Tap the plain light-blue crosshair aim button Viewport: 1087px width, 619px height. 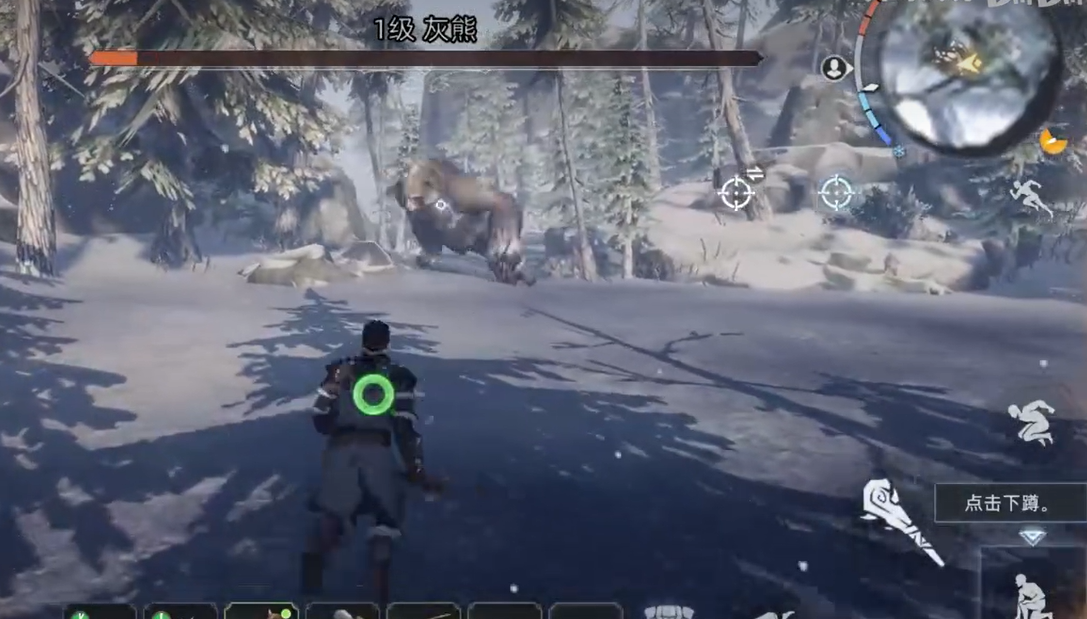[x=836, y=192]
